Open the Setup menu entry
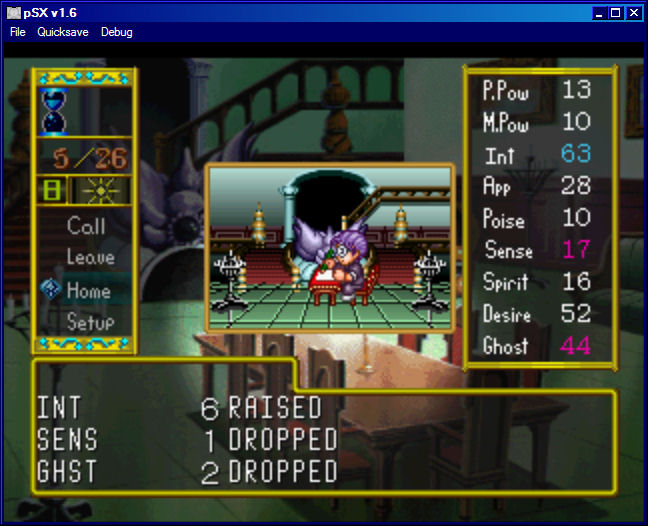This screenshot has height=526, width=648. (x=90, y=323)
